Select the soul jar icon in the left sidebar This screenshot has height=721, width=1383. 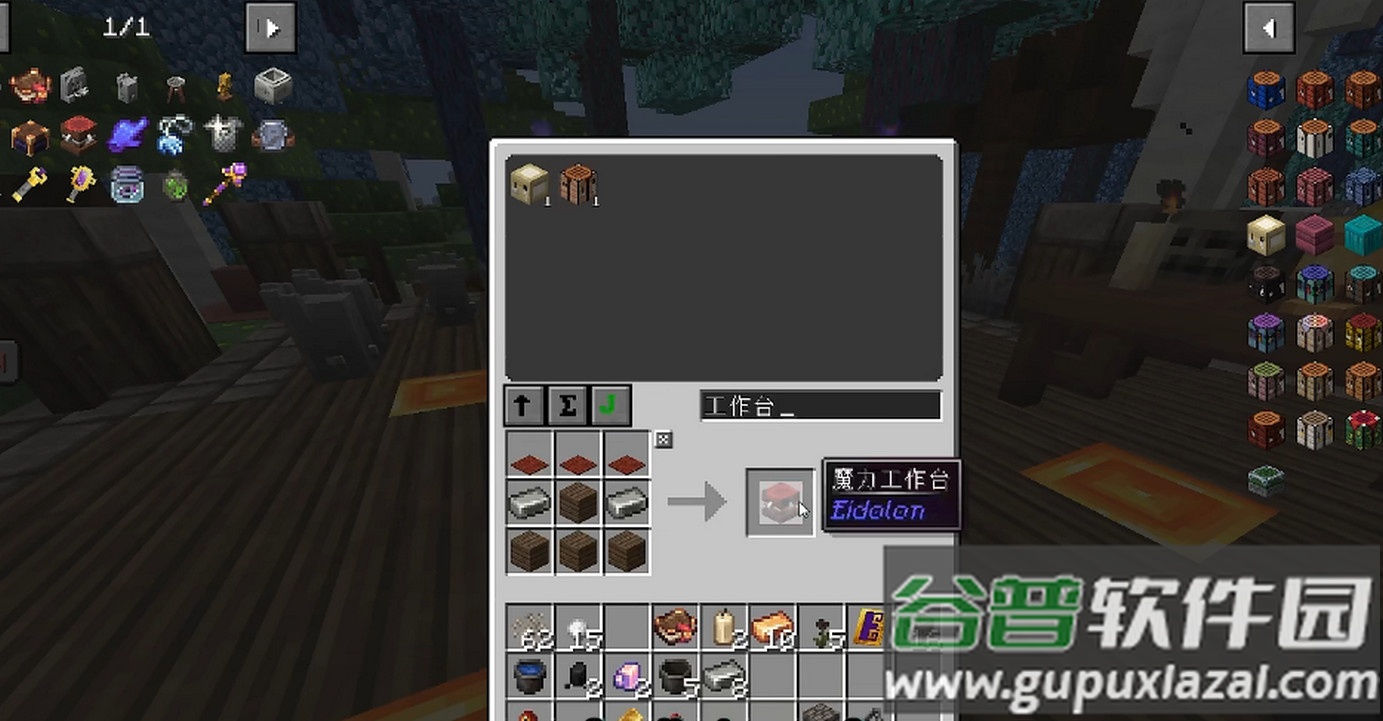click(x=127, y=185)
